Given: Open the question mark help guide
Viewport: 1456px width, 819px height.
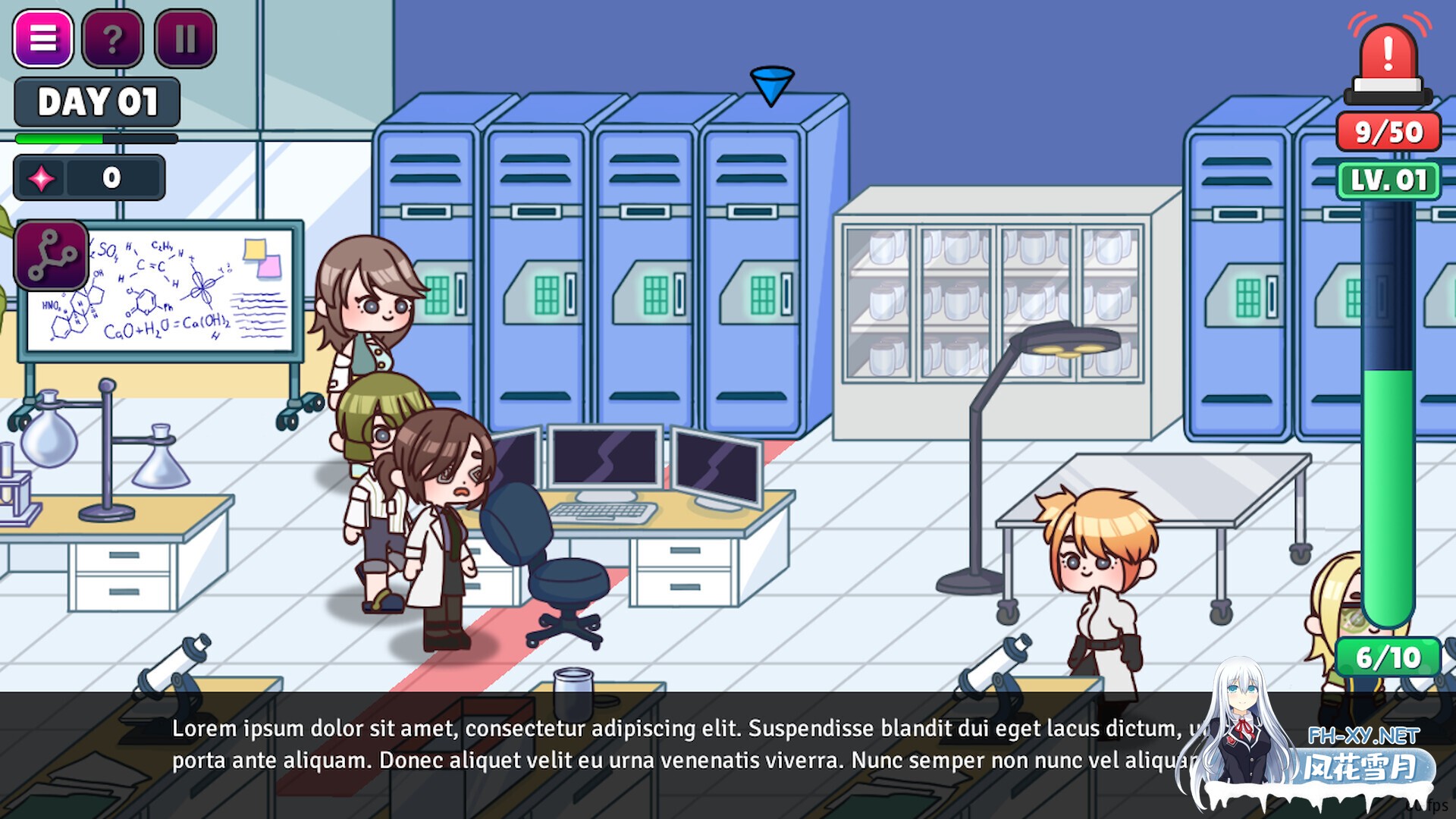Looking at the screenshot, I should pyautogui.click(x=112, y=39).
